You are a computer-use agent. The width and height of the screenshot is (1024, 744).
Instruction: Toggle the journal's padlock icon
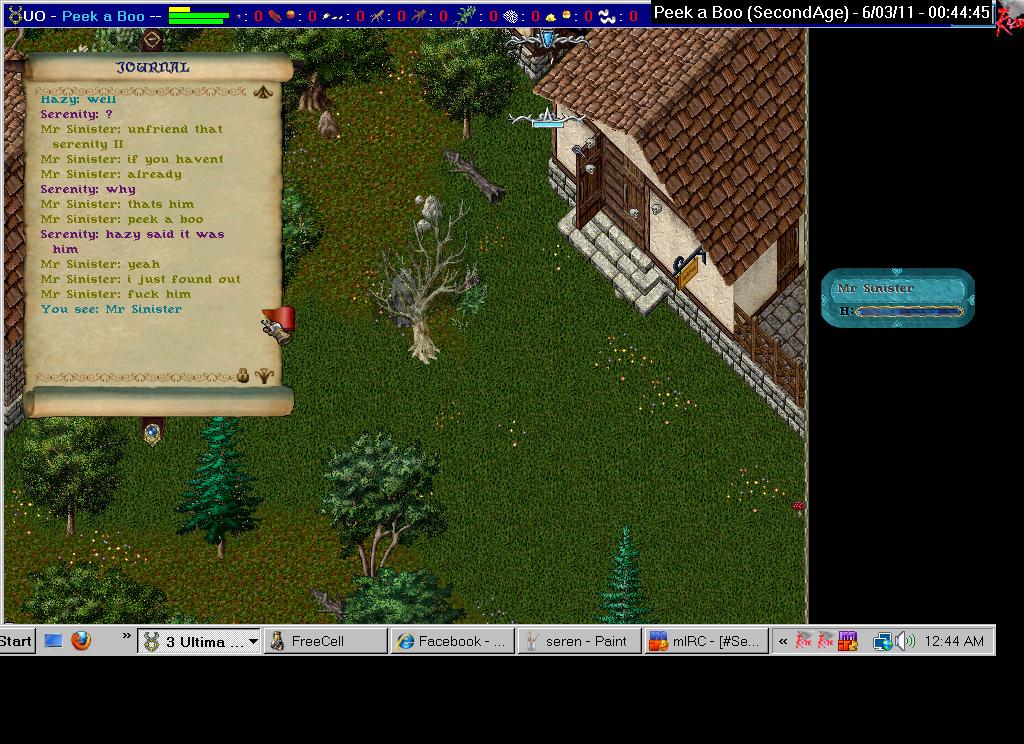(x=242, y=376)
